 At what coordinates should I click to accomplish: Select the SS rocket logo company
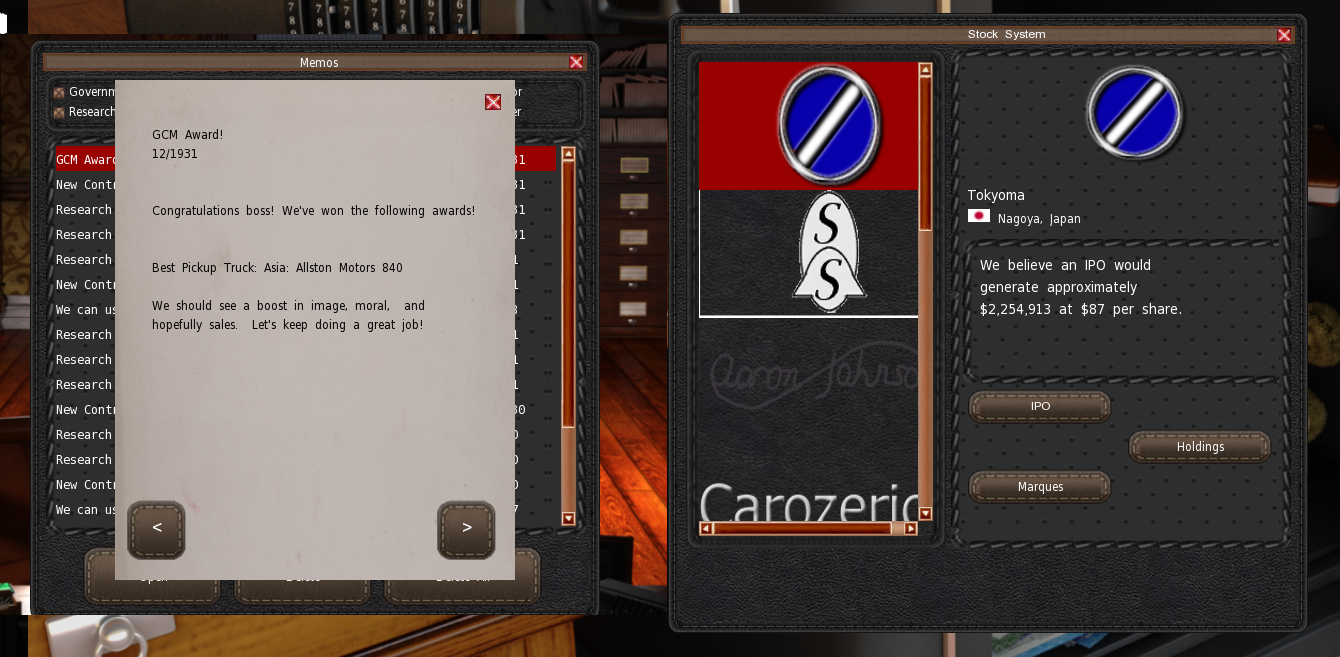pos(808,252)
